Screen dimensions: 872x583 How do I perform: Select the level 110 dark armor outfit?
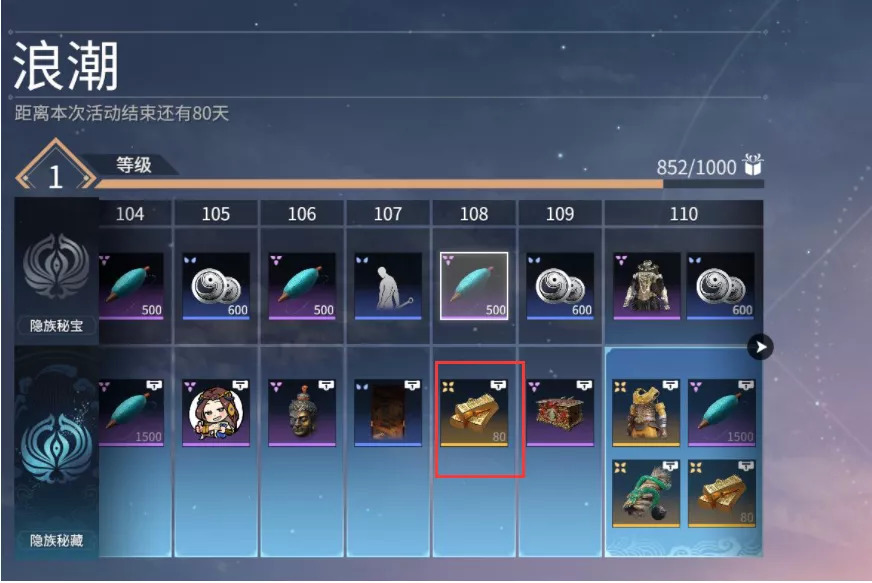[646, 285]
